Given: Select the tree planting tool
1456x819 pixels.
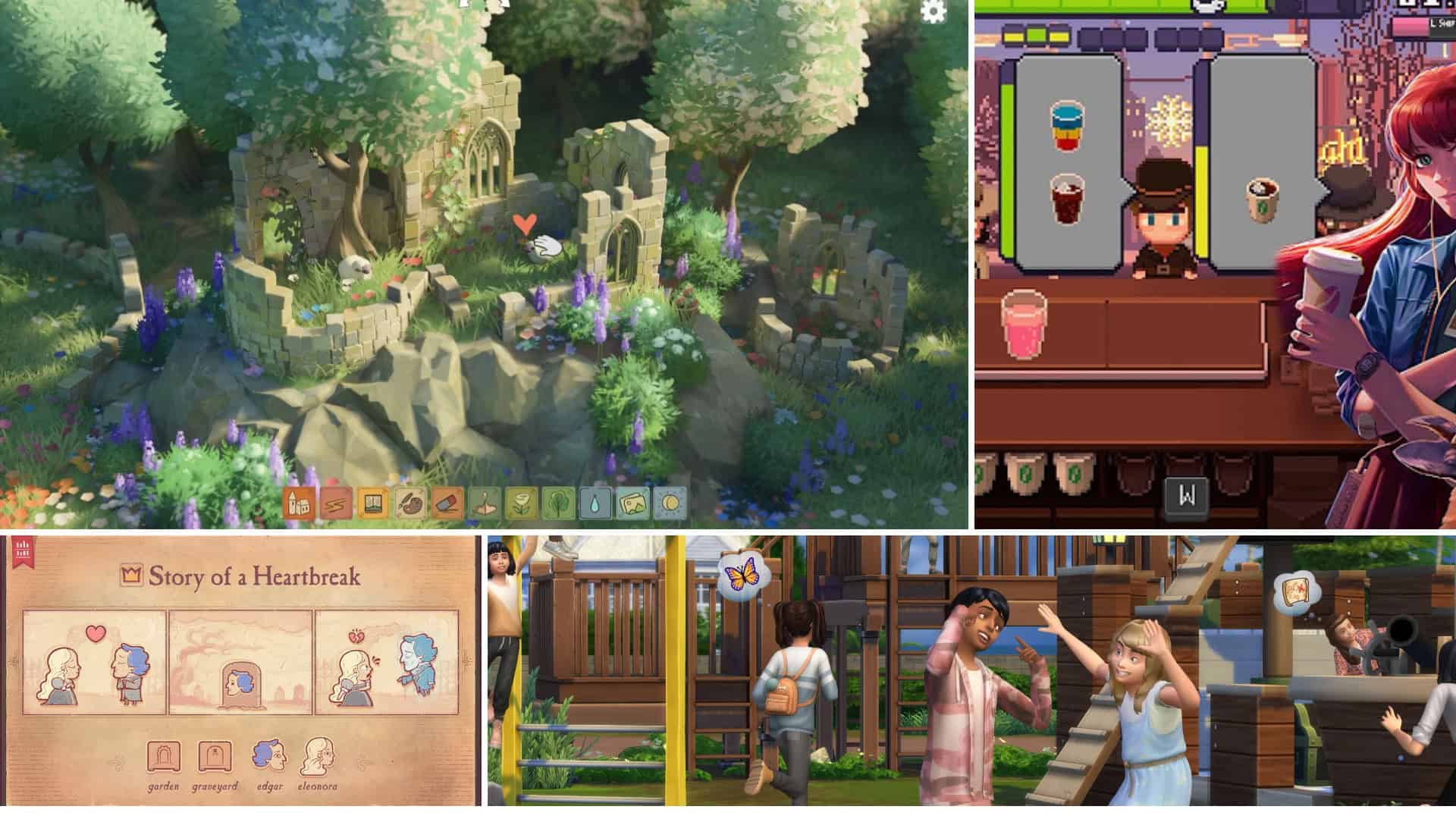Looking at the screenshot, I should [x=558, y=502].
